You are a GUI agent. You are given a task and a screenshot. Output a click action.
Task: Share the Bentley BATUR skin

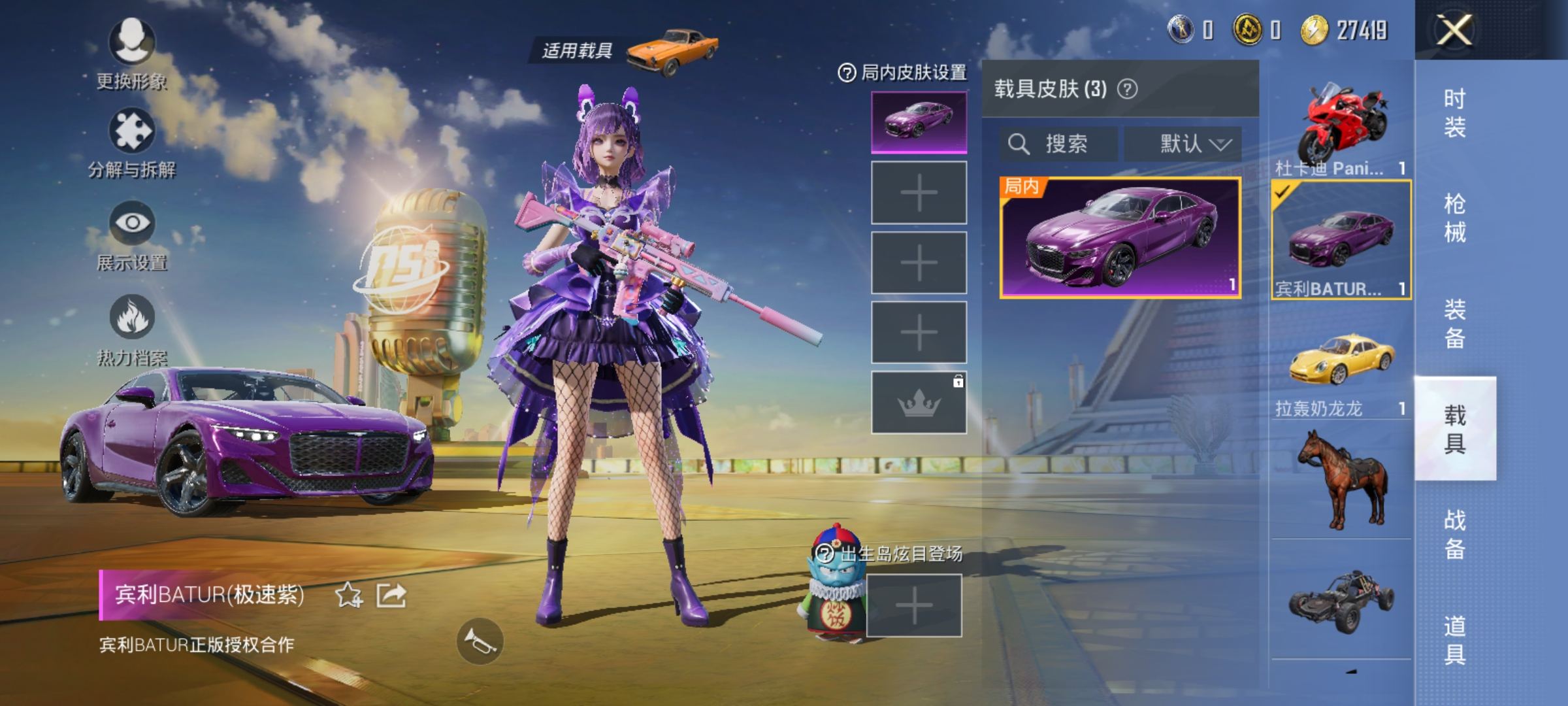pyautogui.click(x=391, y=595)
